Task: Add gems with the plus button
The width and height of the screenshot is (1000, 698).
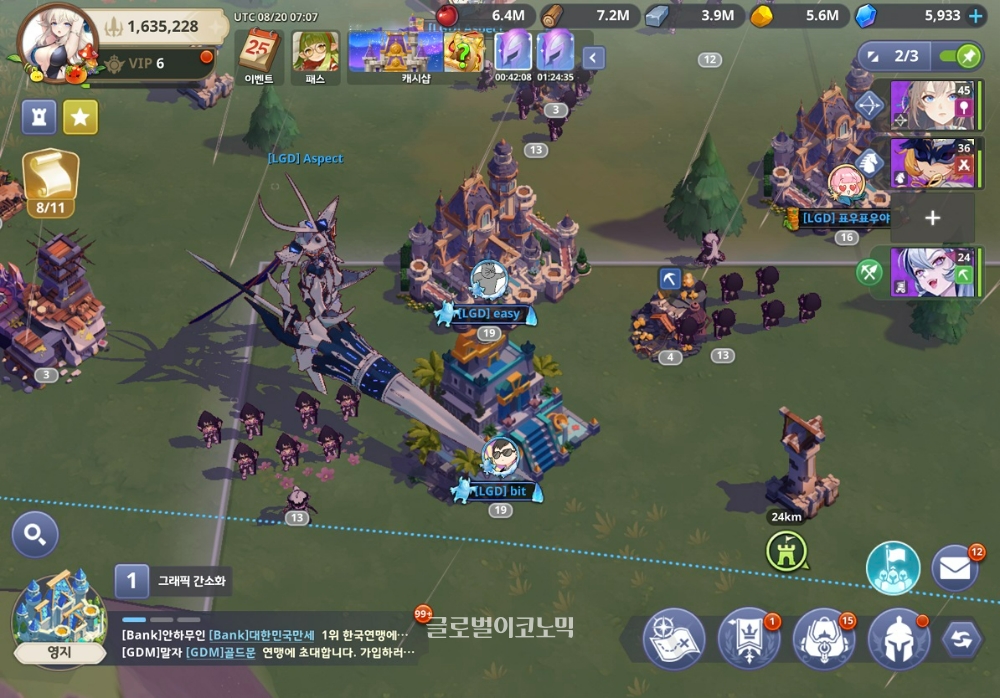Action: coord(976,16)
